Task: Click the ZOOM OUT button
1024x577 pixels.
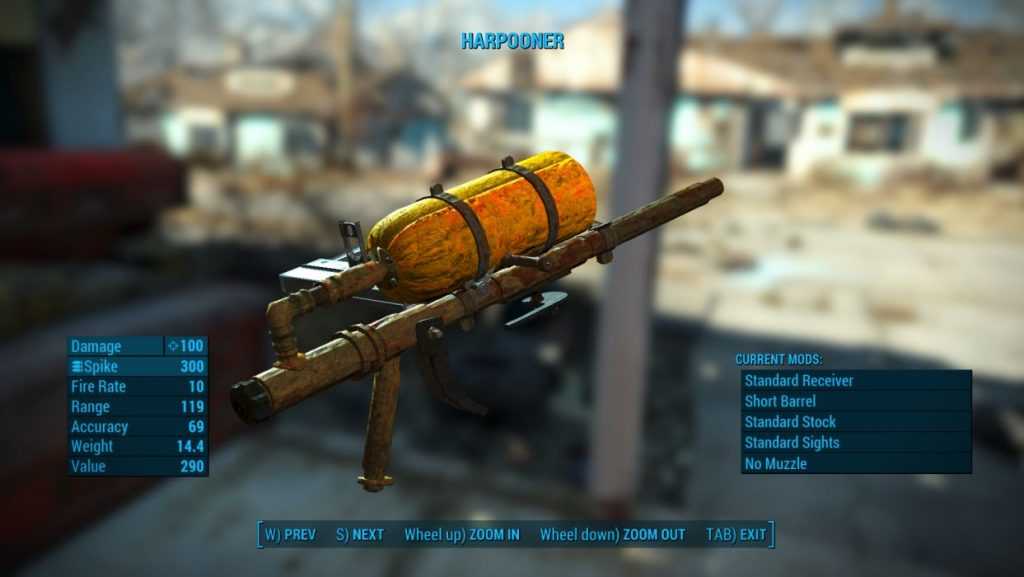Action: [x=613, y=535]
